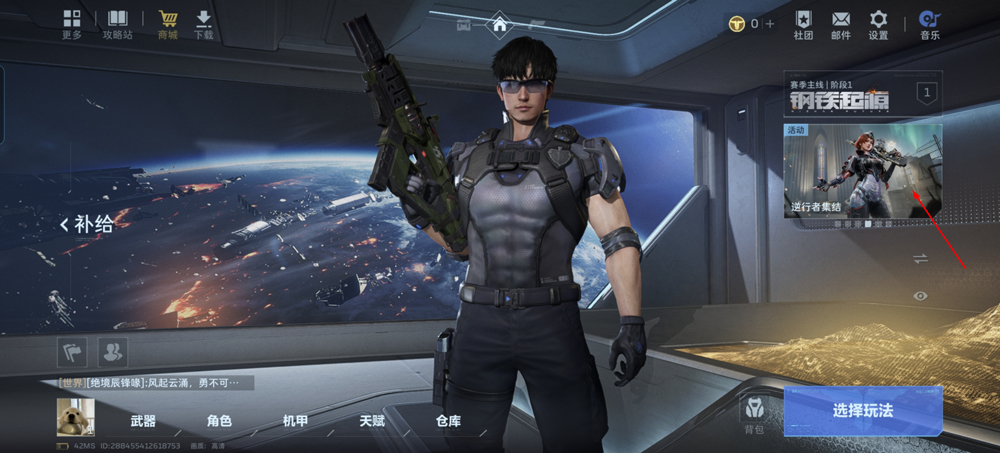Switch to the 机甲 mecha tab
This screenshot has height=453, width=1000.
point(295,421)
